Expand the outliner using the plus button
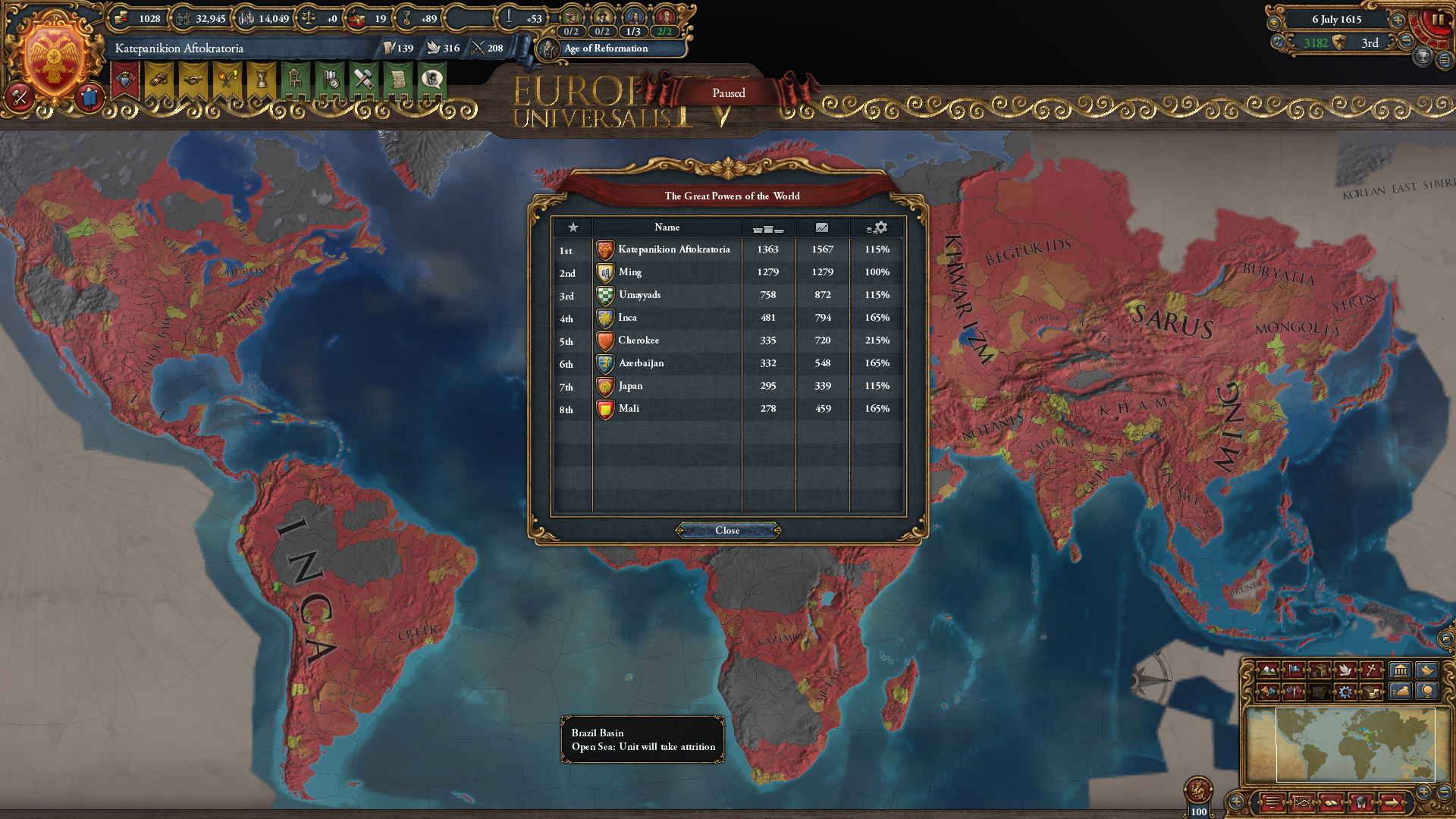The image size is (1456, 819). 1423,792
